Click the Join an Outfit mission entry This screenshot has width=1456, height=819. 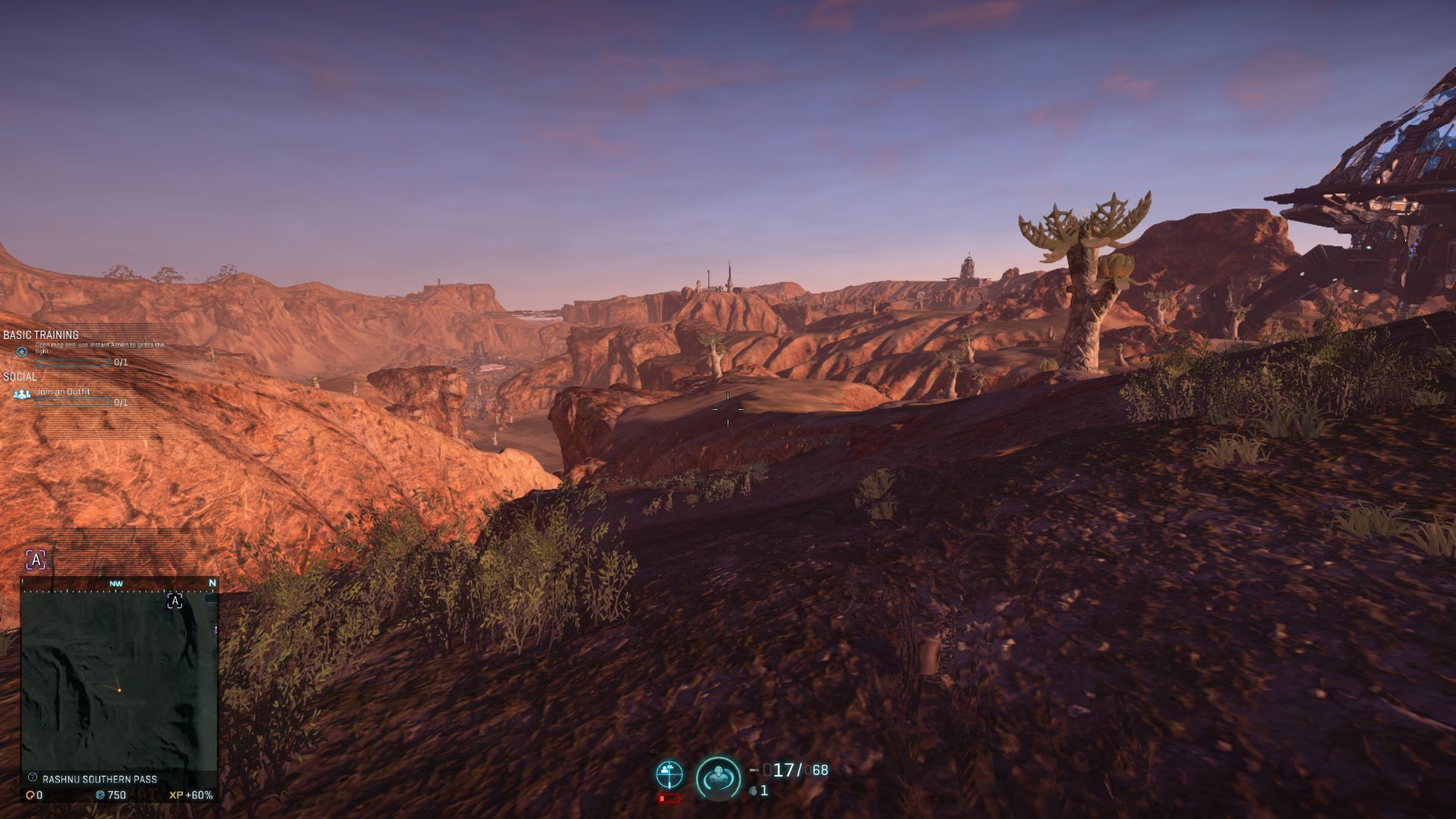tap(63, 392)
